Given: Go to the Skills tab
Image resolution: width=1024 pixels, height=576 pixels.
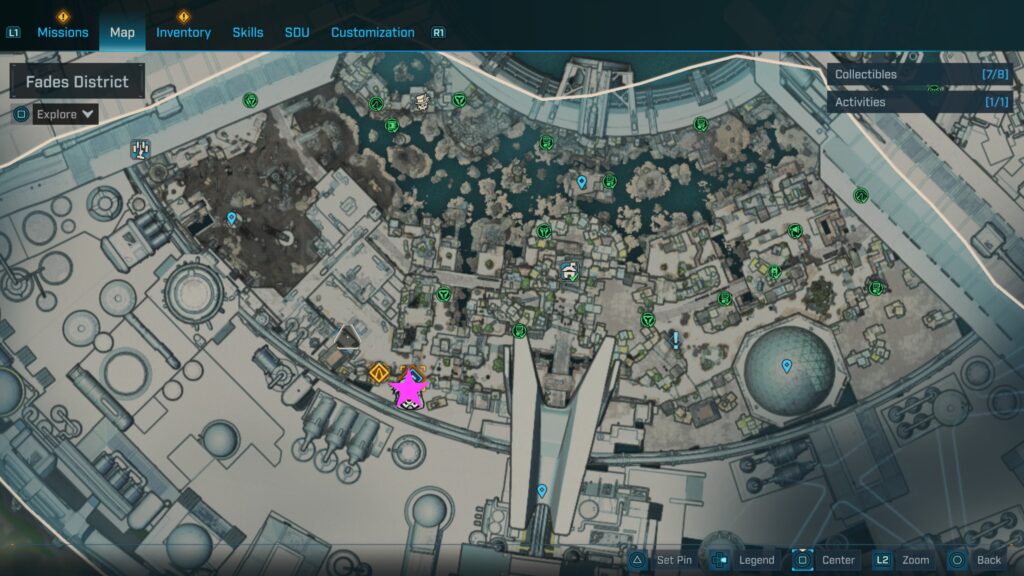Looking at the screenshot, I should pos(248,32).
